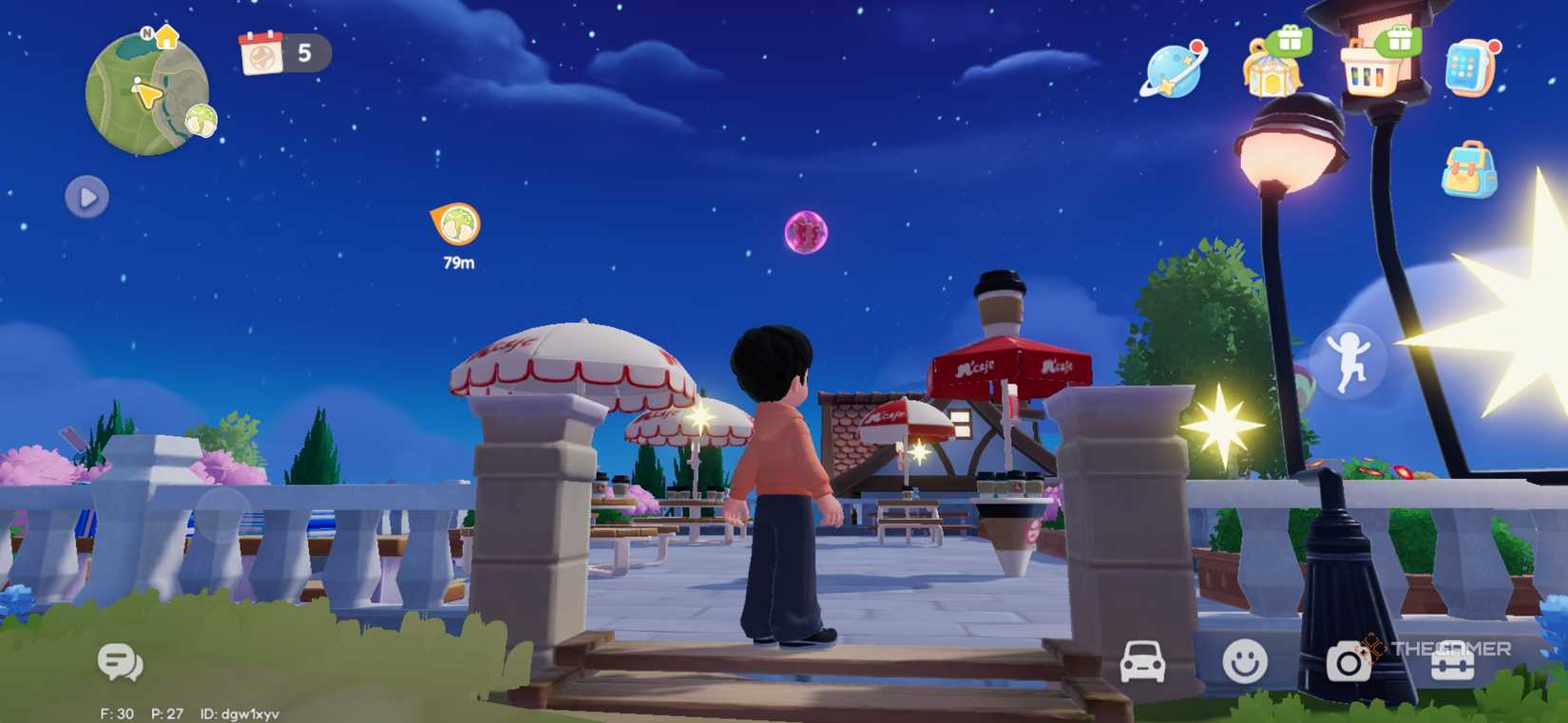The image size is (1568, 723).
Task: Expand the left side panel arrow
Action: click(87, 198)
